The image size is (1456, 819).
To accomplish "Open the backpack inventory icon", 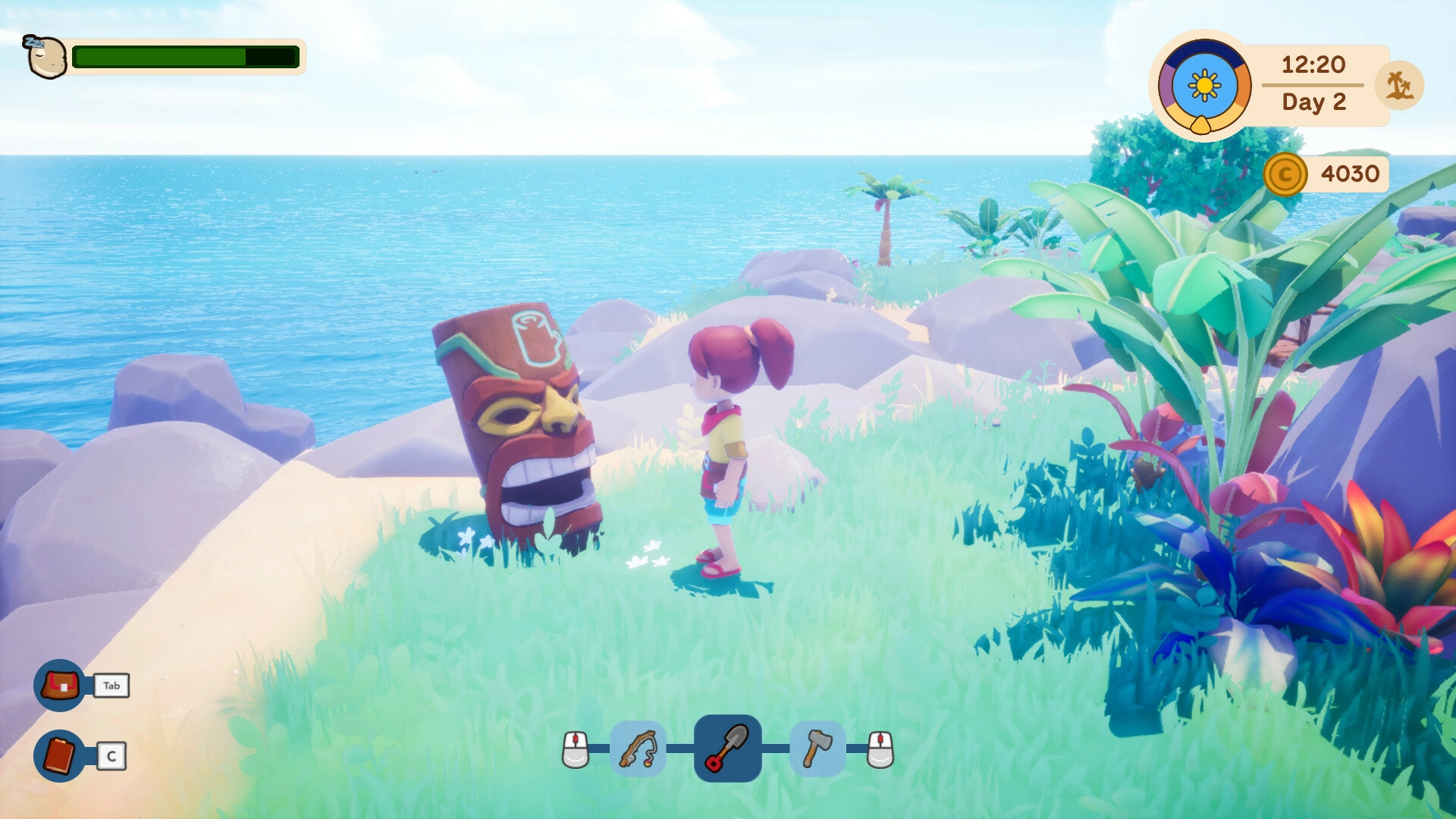I will [60, 686].
